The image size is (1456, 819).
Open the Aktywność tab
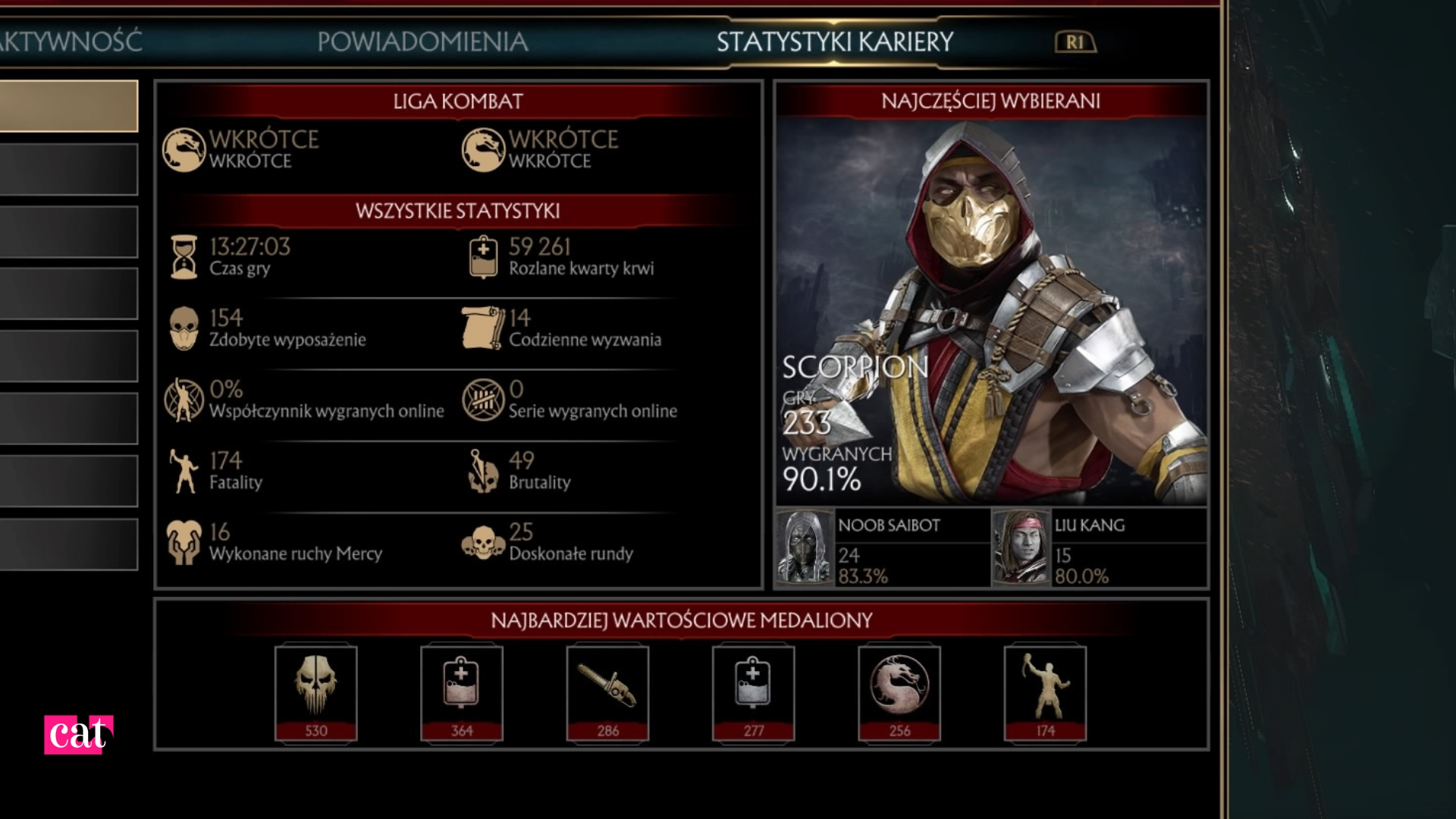coord(71,42)
